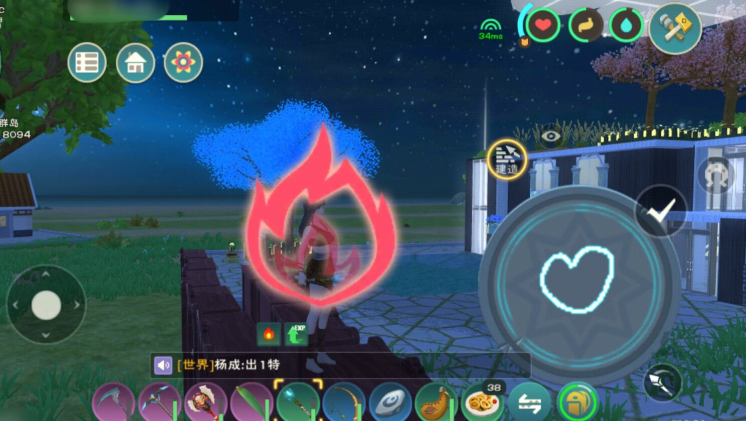Select the scythe hotbar slot
This screenshot has height=421, width=746.
(113, 402)
